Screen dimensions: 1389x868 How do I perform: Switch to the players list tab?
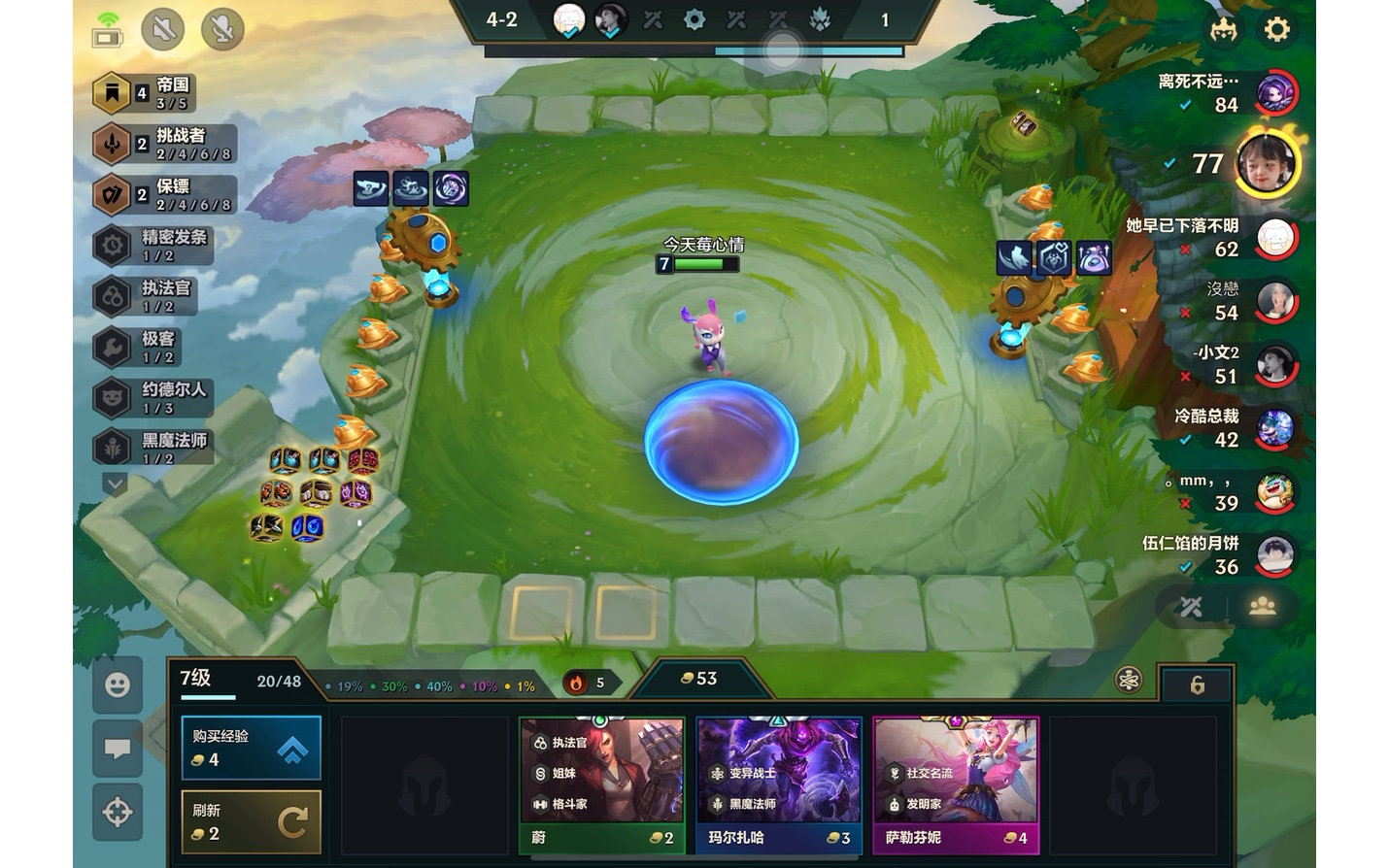click(1262, 608)
